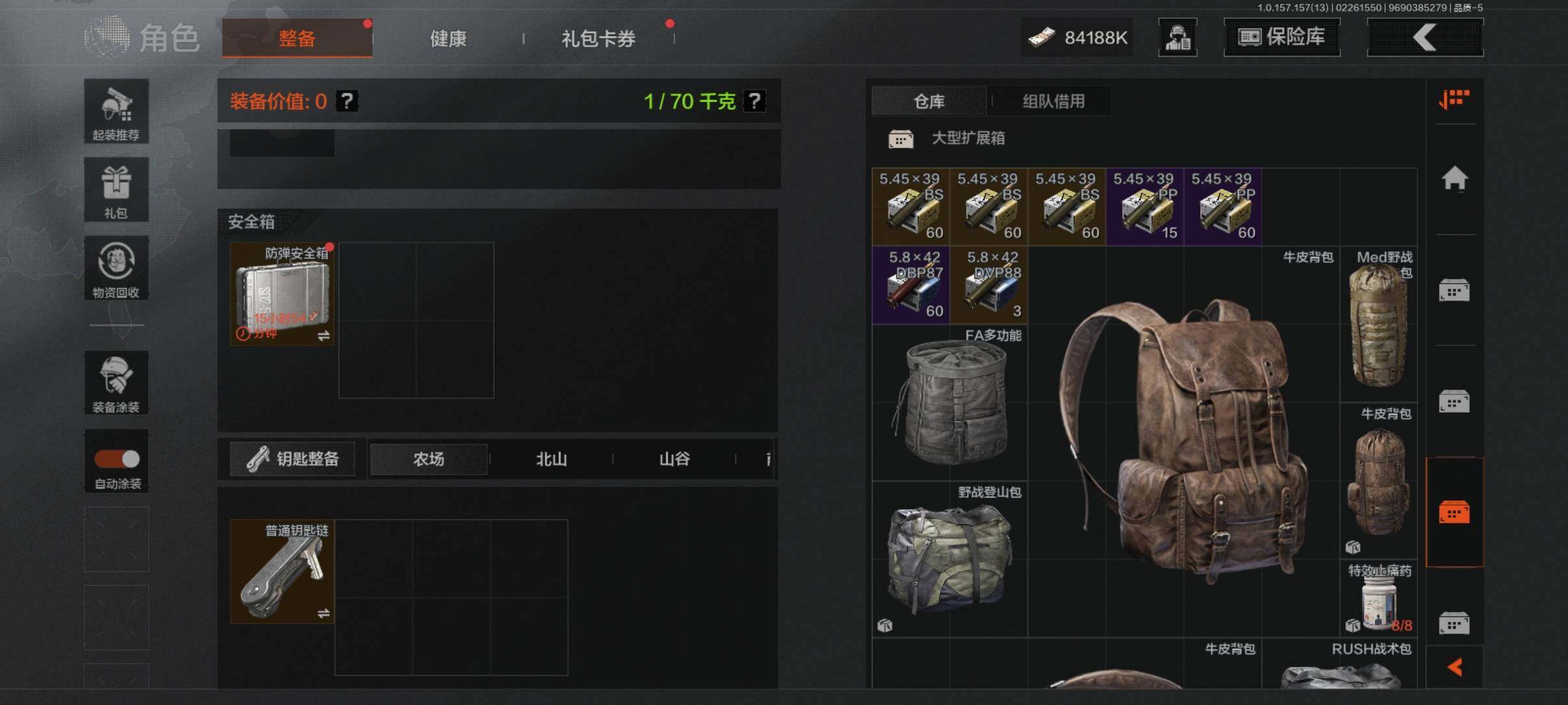Open 装备涂装 equipment skins
1568x705 pixels.
[116, 382]
